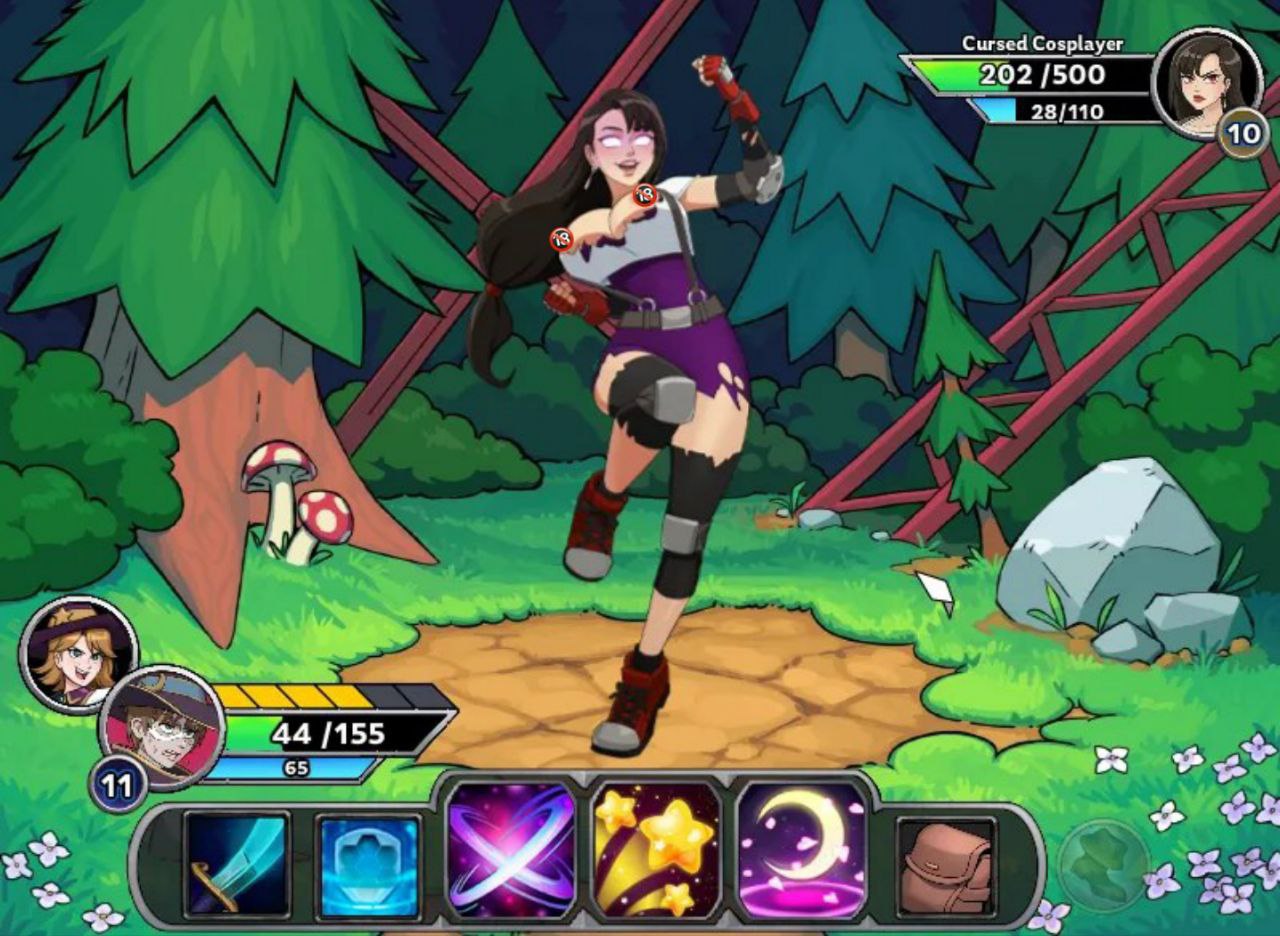Select the active hero portrait
The image size is (1280, 936).
(162, 726)
